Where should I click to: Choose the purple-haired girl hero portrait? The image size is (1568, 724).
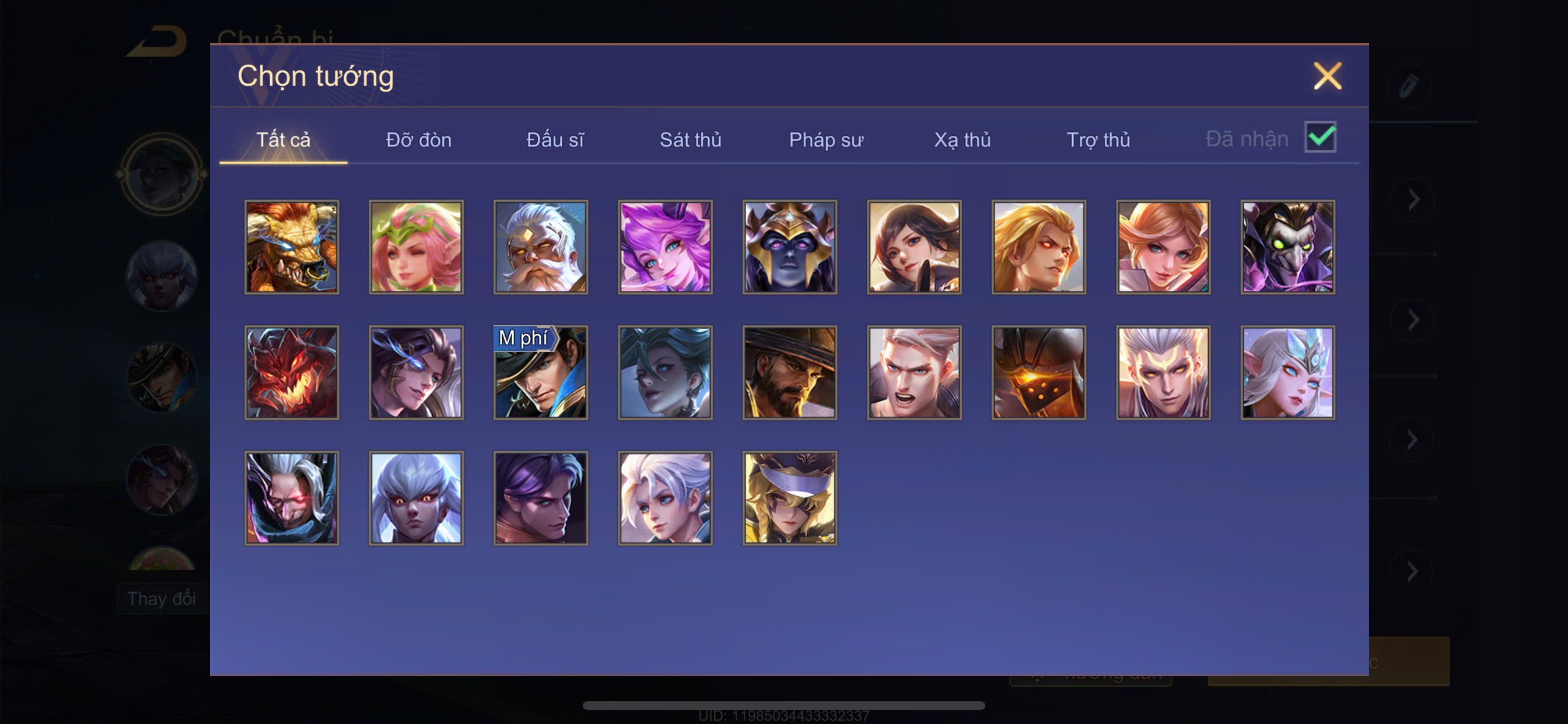tap(666, 247)
